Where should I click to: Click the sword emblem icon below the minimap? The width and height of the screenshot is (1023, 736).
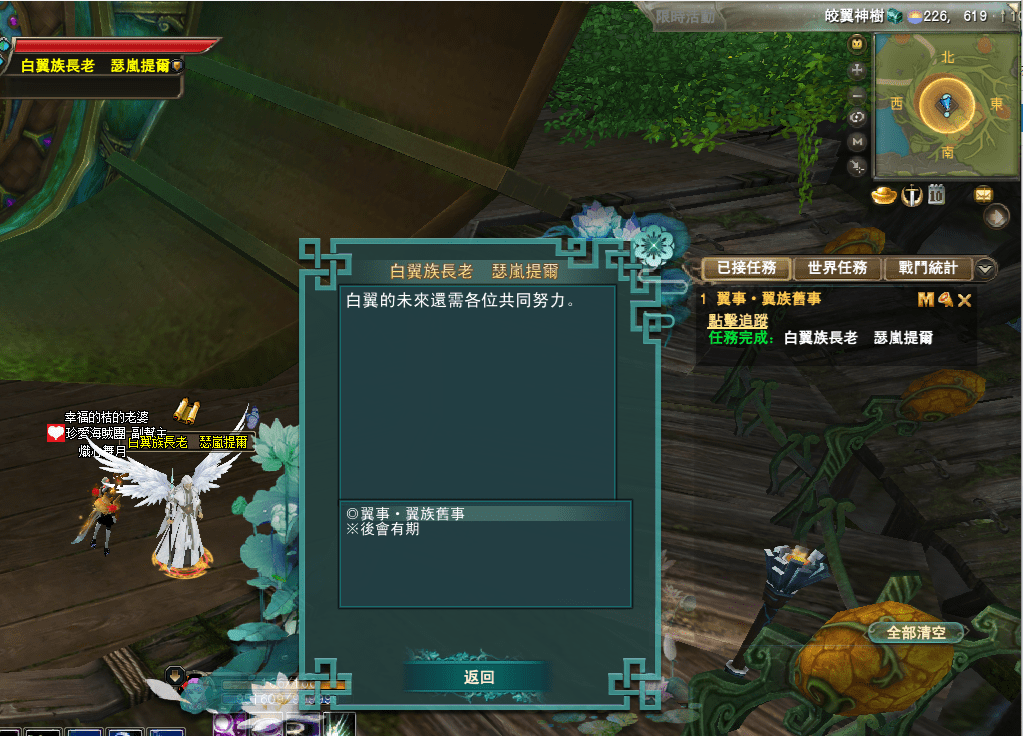tap(910, 195)
